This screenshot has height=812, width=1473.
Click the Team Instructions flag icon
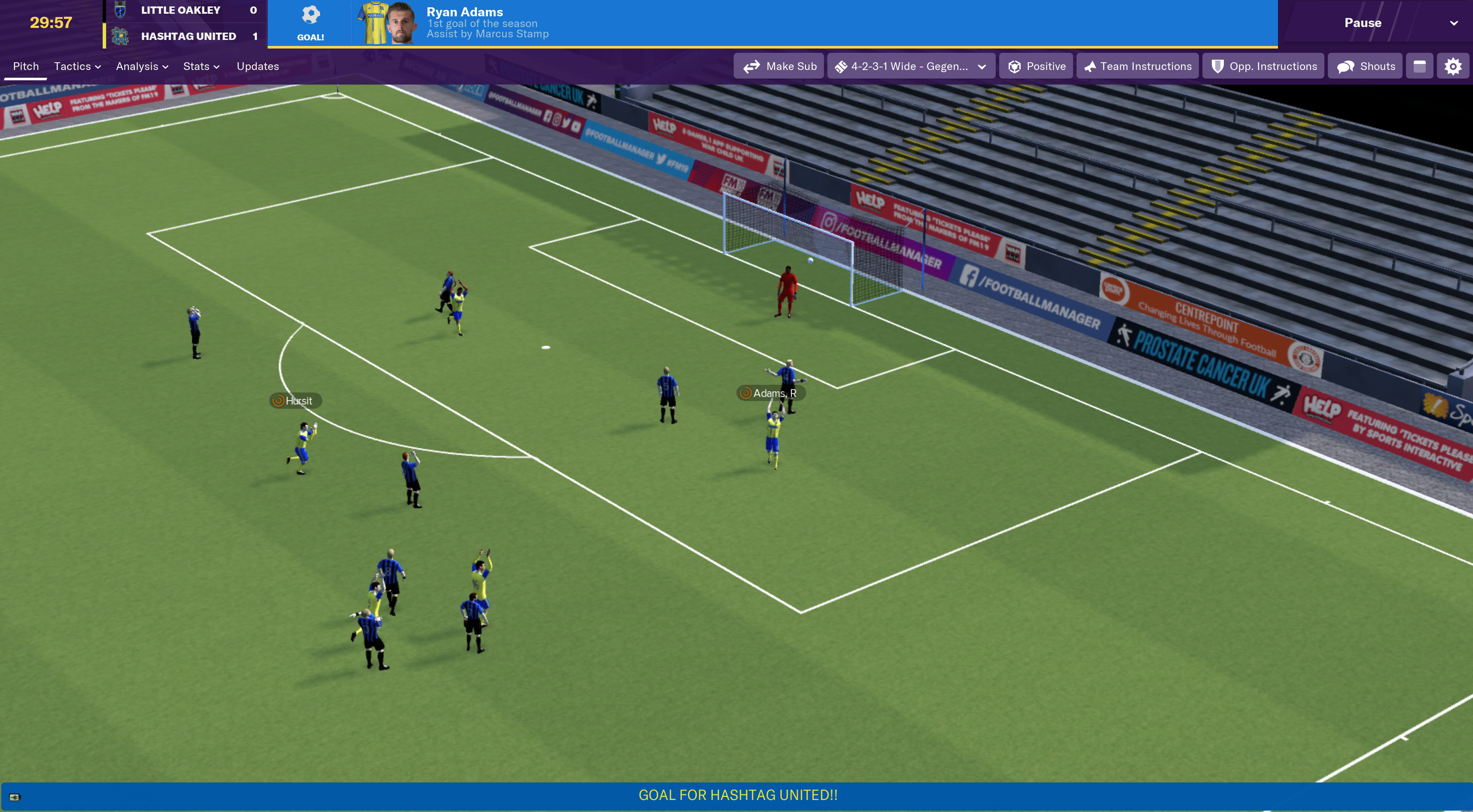pos(1090,66)
